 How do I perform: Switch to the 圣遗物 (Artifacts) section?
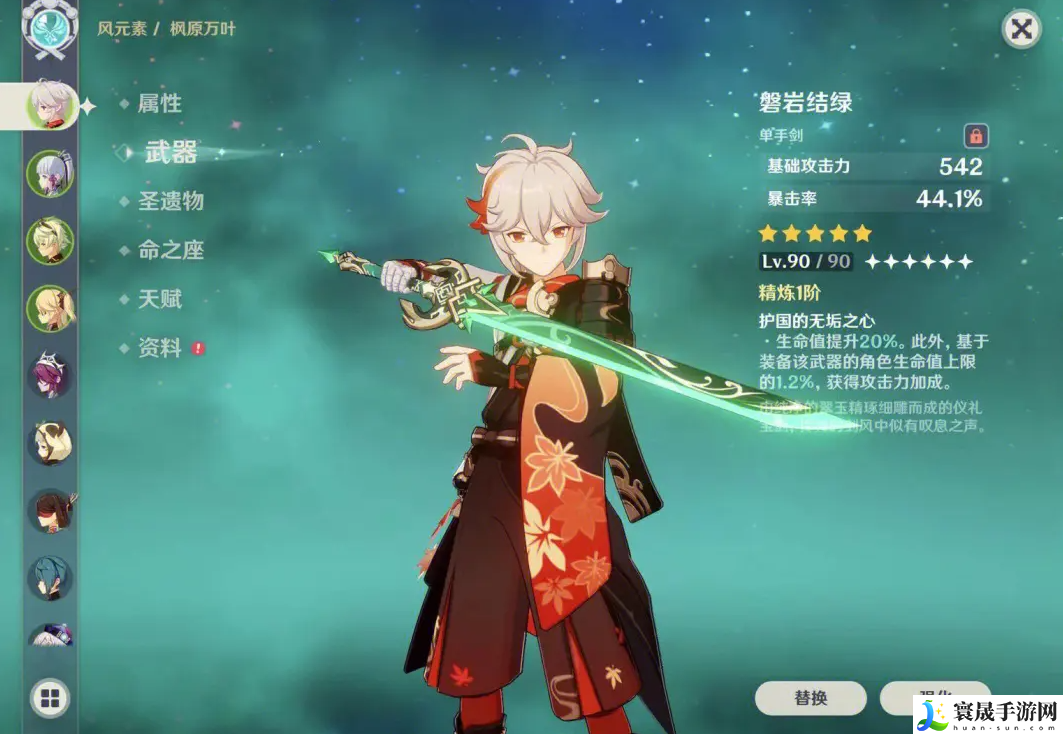171,201
